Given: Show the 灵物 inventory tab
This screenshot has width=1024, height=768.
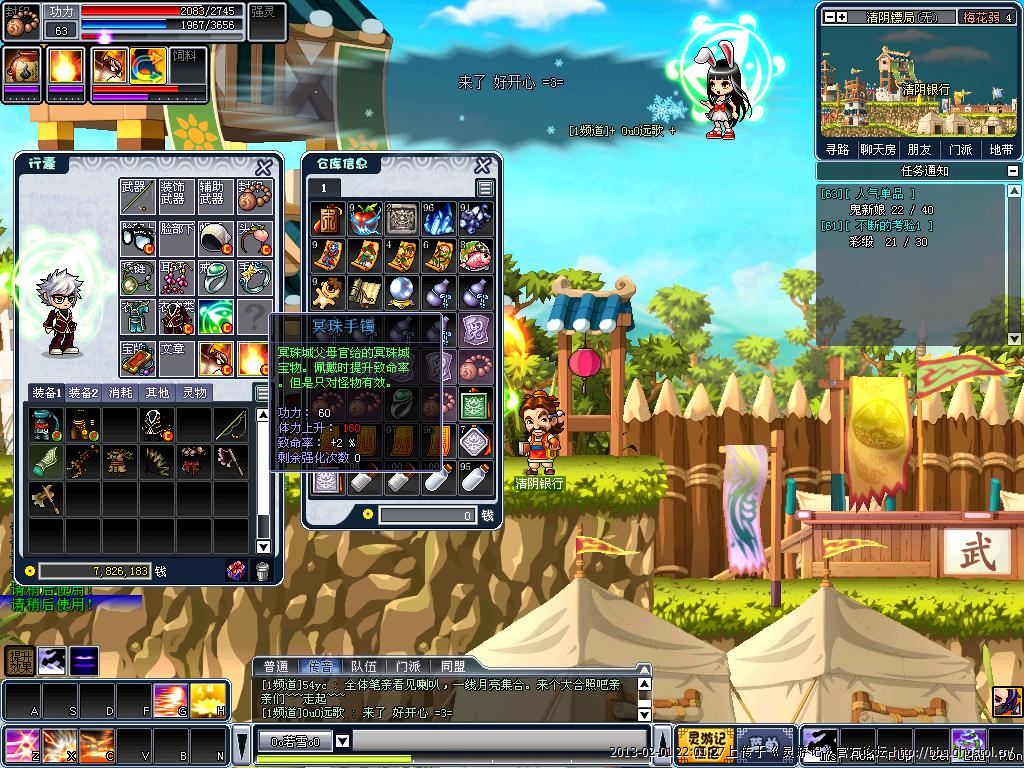Looking at the screenshot, I should click(x=194, y=393).
